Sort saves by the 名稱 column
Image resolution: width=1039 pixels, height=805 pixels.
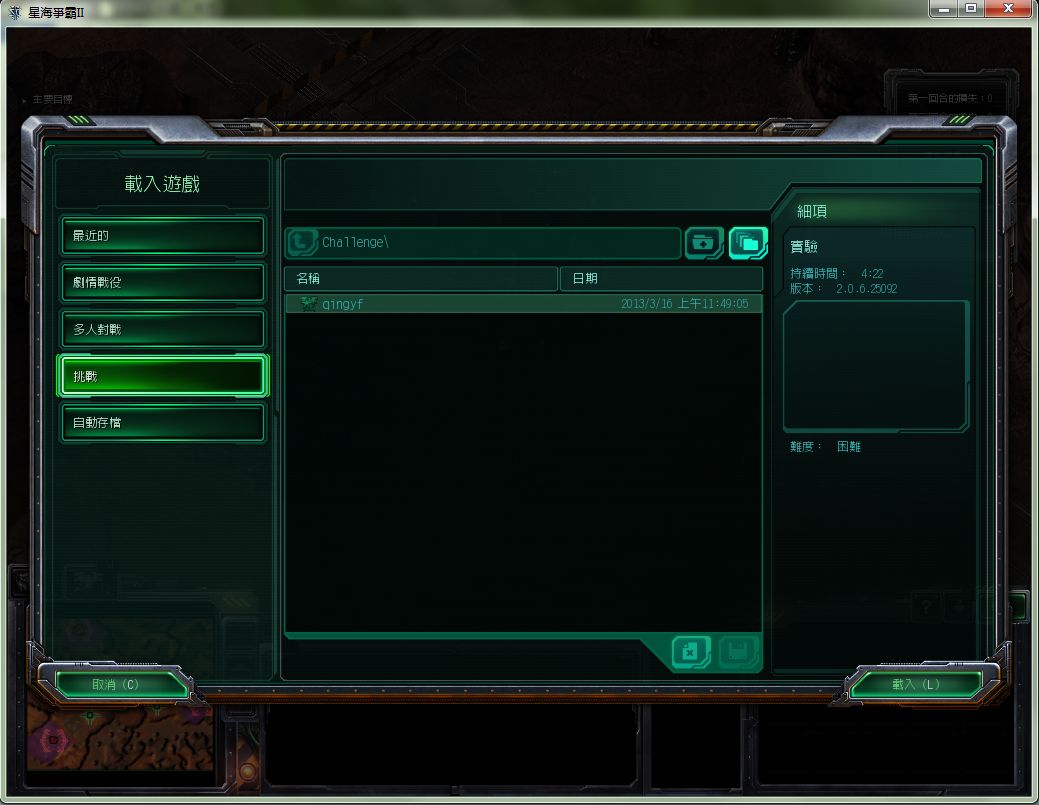tap(420, 278)
